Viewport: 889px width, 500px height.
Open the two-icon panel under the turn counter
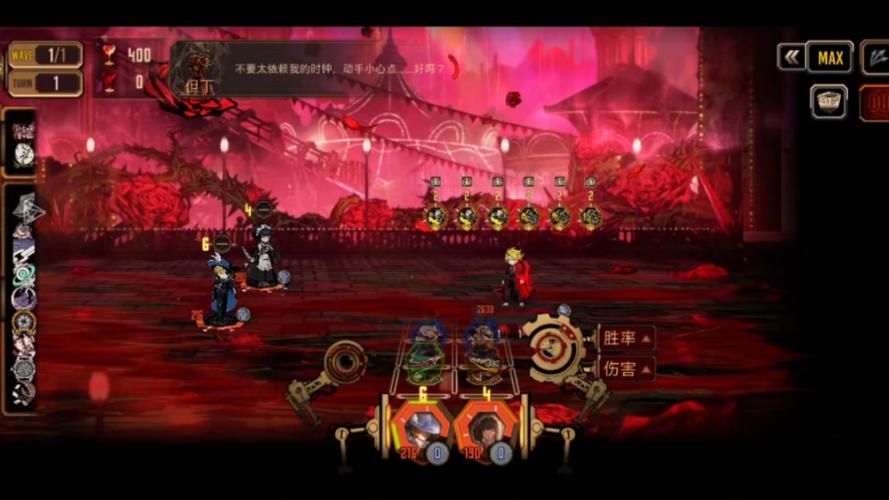point(21,143)
